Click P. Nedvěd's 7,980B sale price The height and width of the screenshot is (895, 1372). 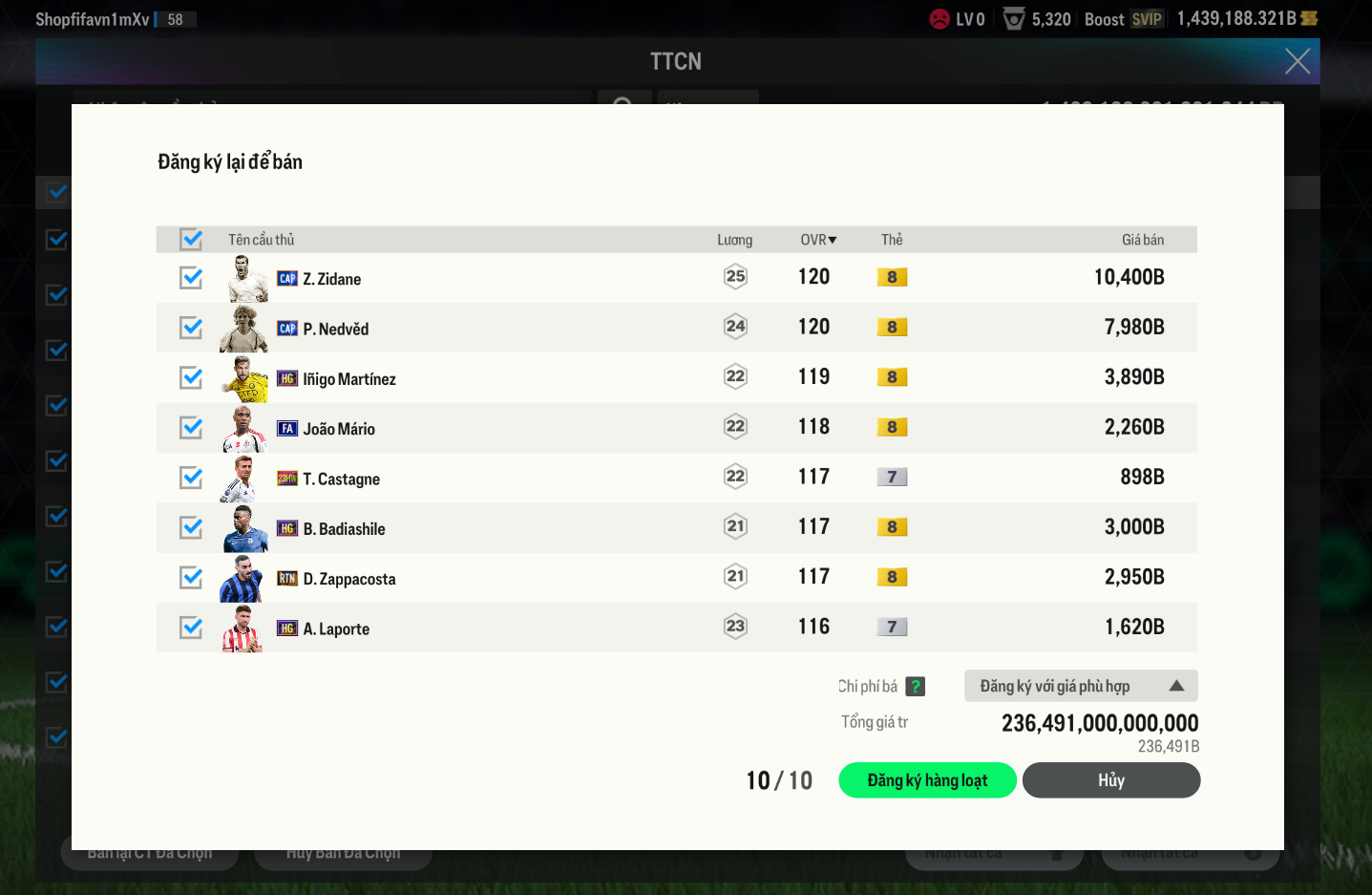pos(1133,328)
